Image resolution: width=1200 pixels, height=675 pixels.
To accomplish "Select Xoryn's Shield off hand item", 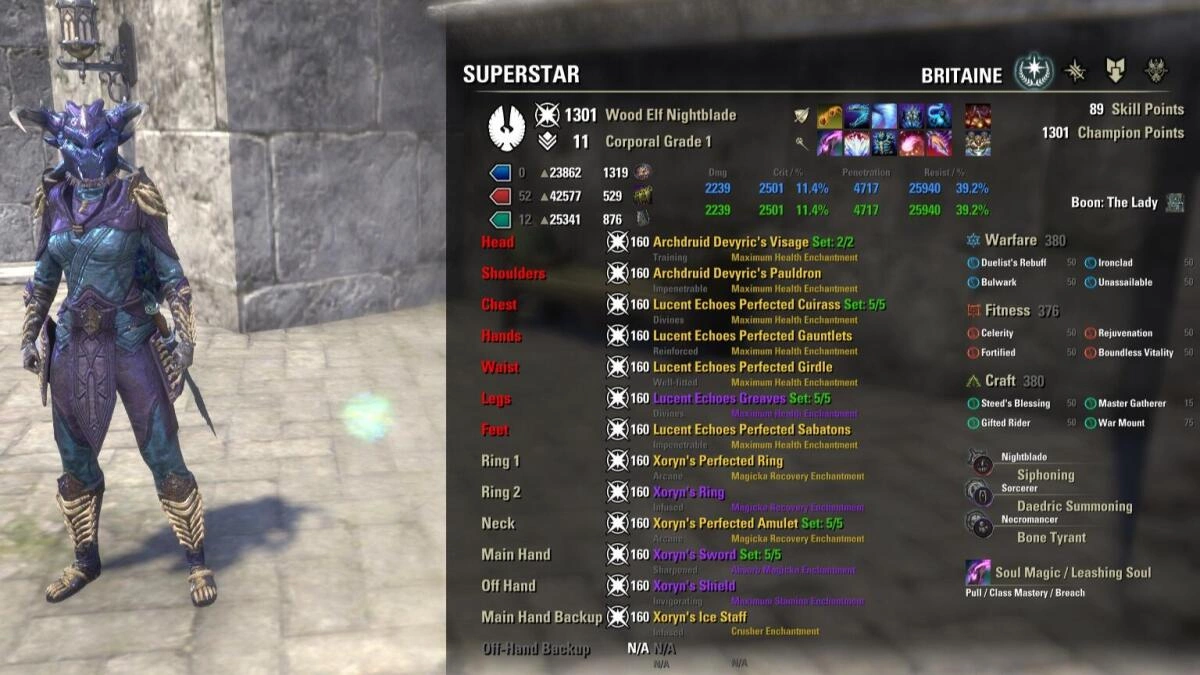I will pos(694,586).
